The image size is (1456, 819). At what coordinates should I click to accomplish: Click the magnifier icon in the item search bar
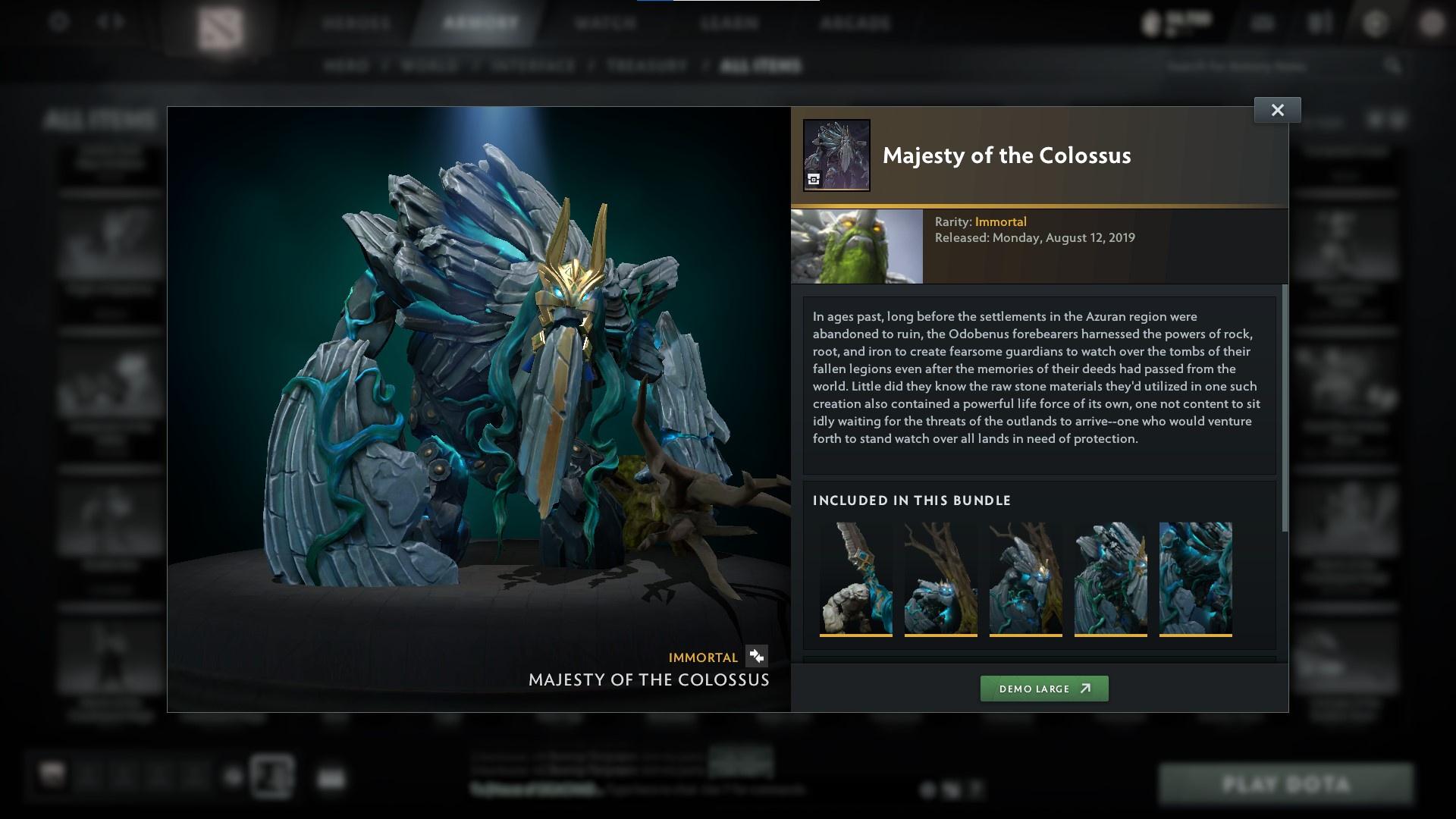pos(1395,66)
